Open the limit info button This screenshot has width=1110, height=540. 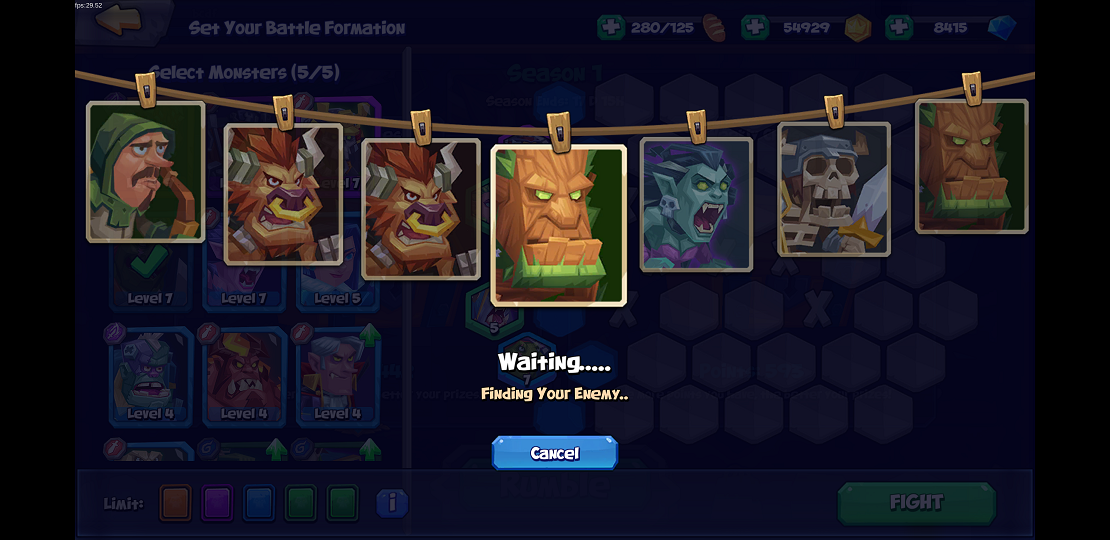click(x=392, y=503)
